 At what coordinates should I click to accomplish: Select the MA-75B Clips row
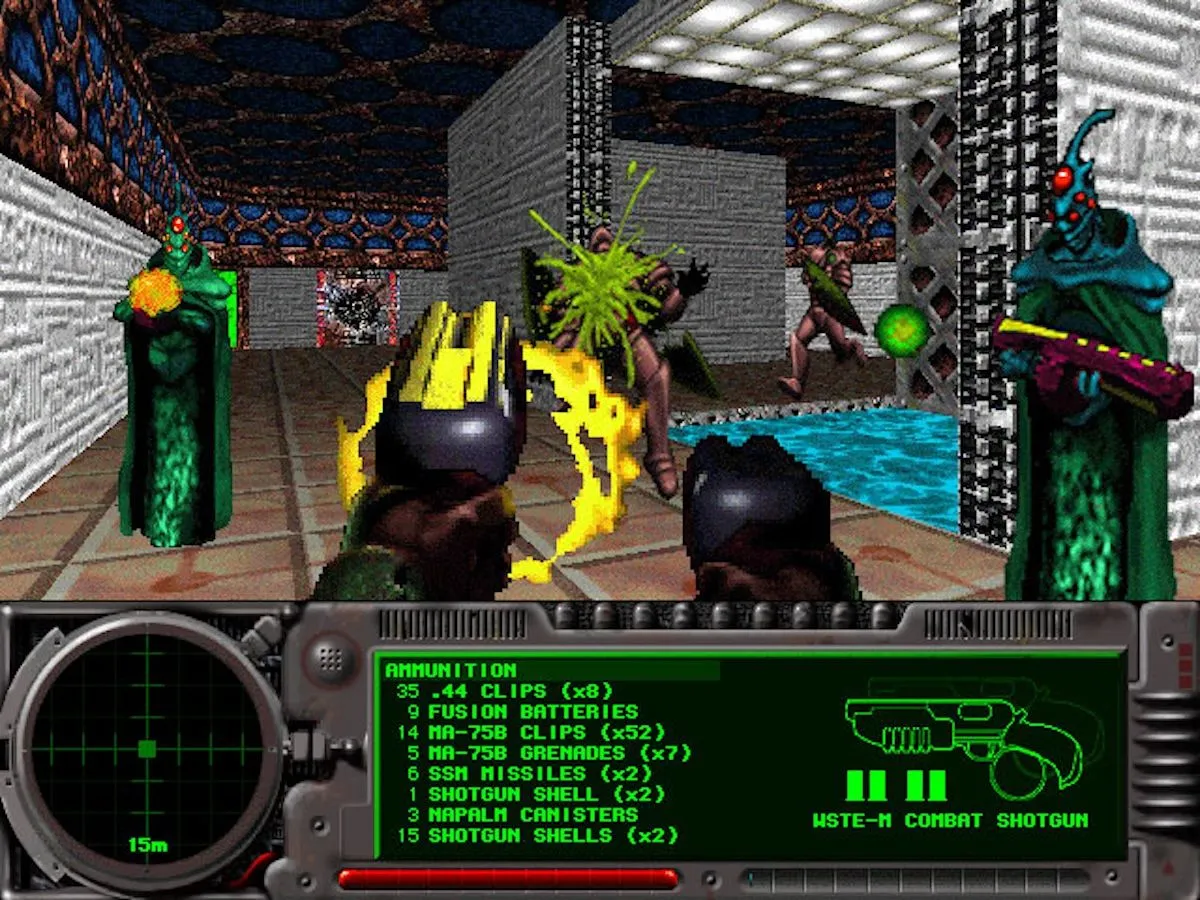(x=530, y=732)
